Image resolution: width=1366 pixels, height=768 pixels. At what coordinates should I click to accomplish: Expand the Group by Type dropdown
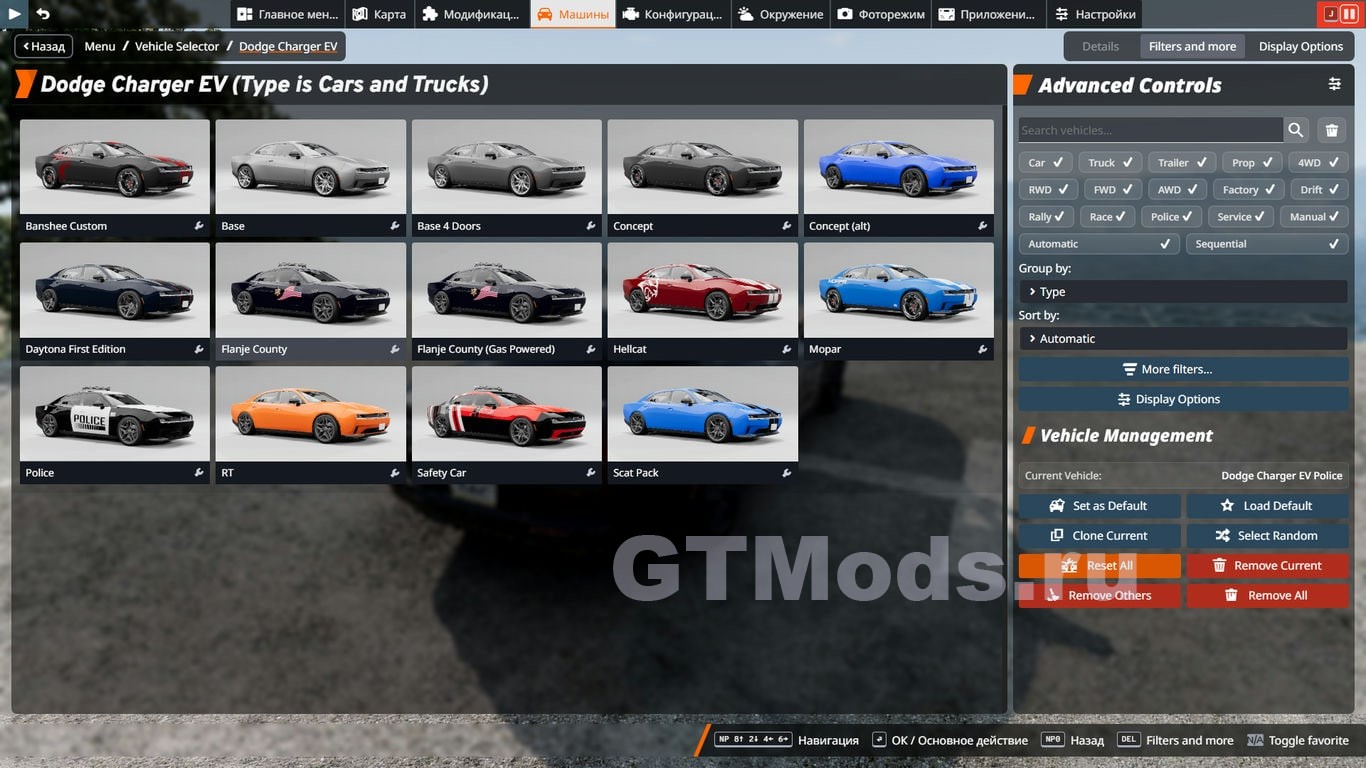1183,292
